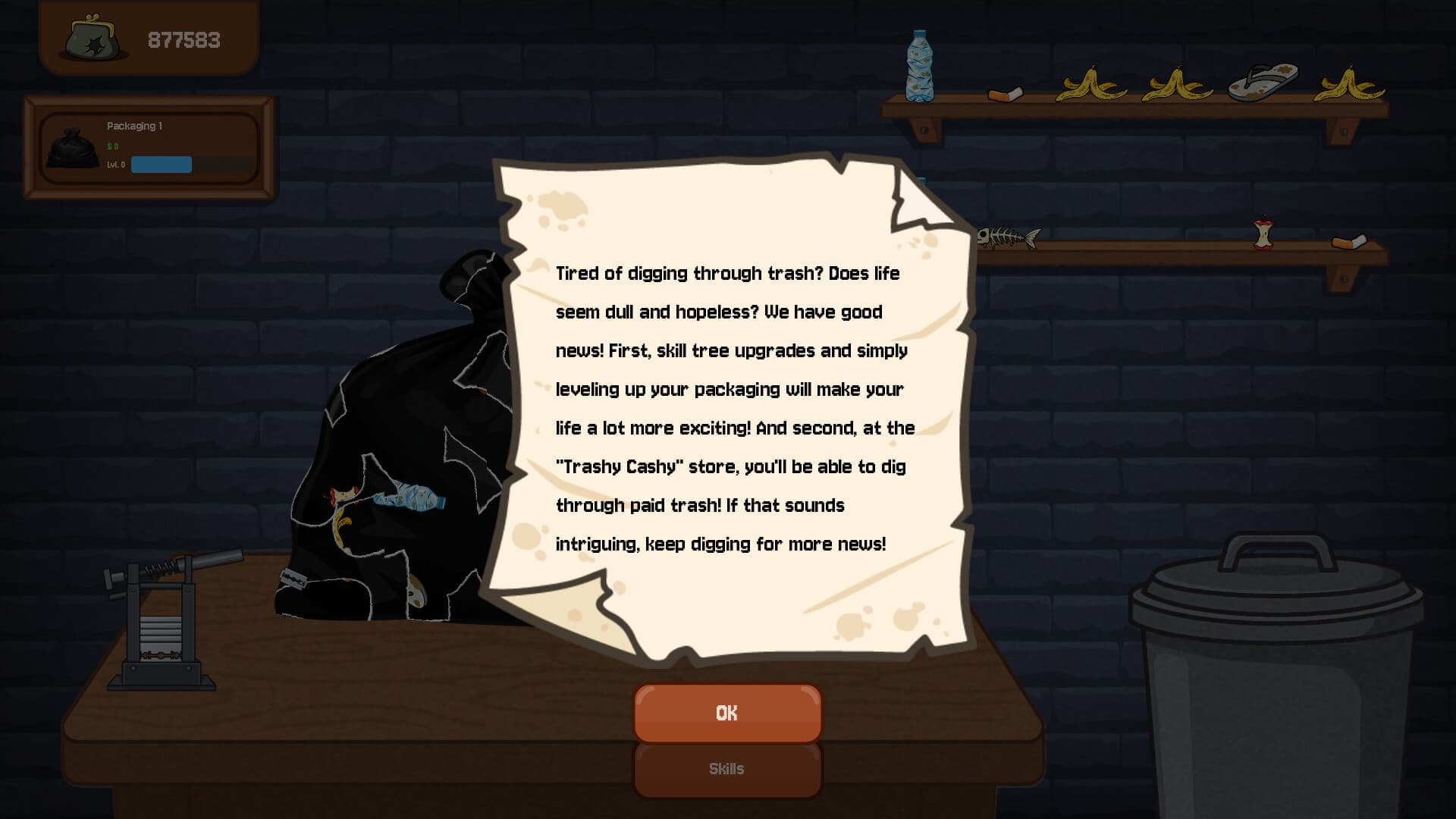
Task: Click the $0 earnings label in Packaging 1
Action: click(114, 146)
